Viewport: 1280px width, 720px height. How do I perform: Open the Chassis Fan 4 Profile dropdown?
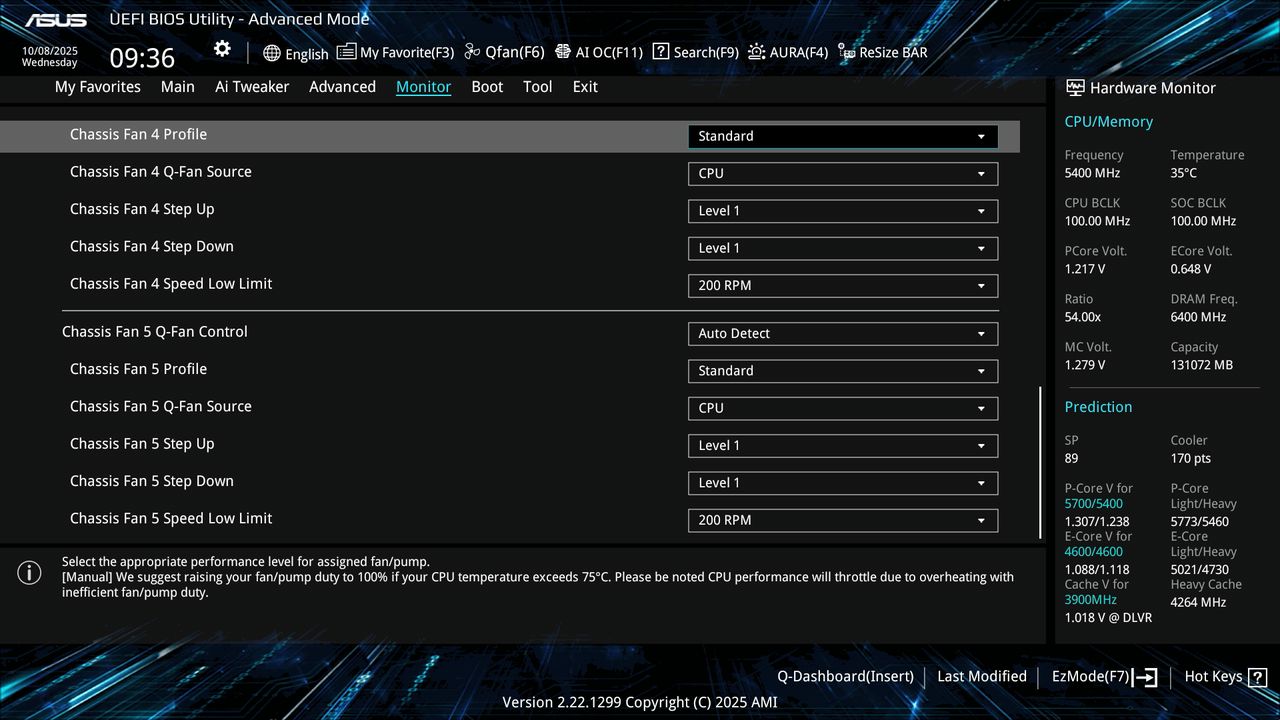[842, 135]
